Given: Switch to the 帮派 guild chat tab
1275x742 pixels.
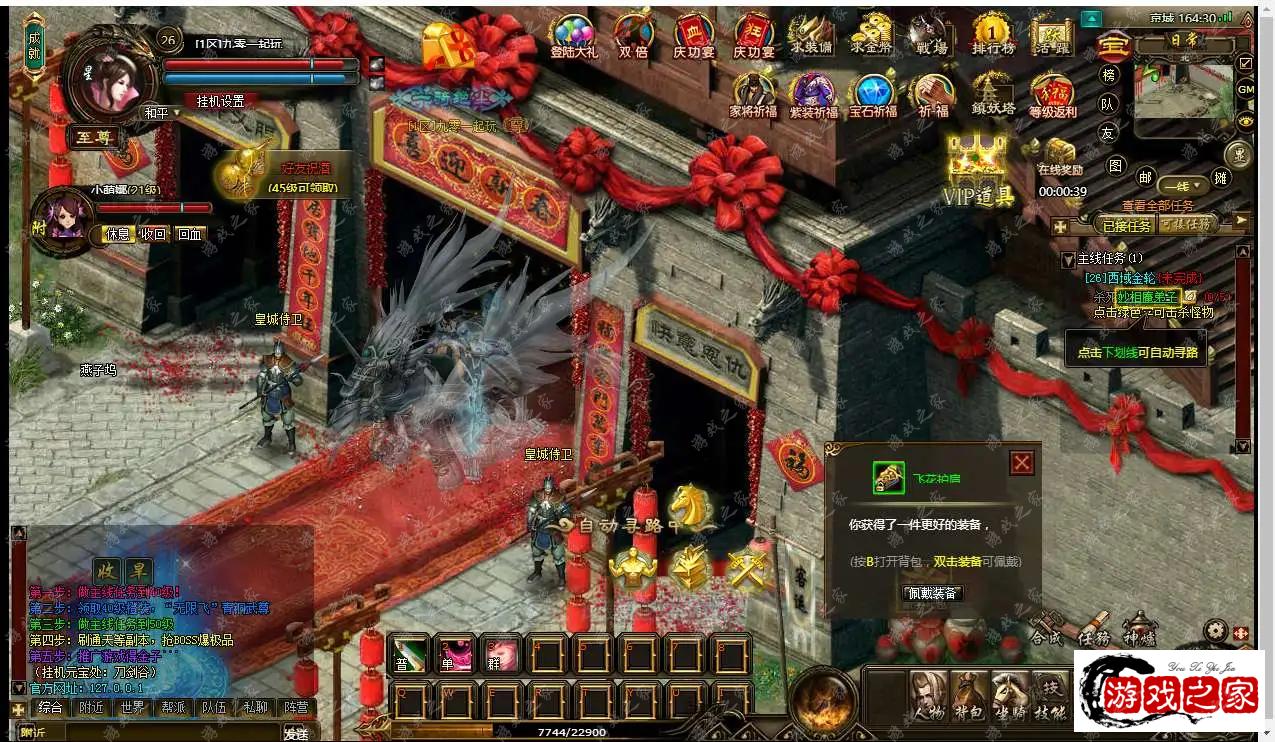Looking at the screenshot, I should (x=173, y=708).
